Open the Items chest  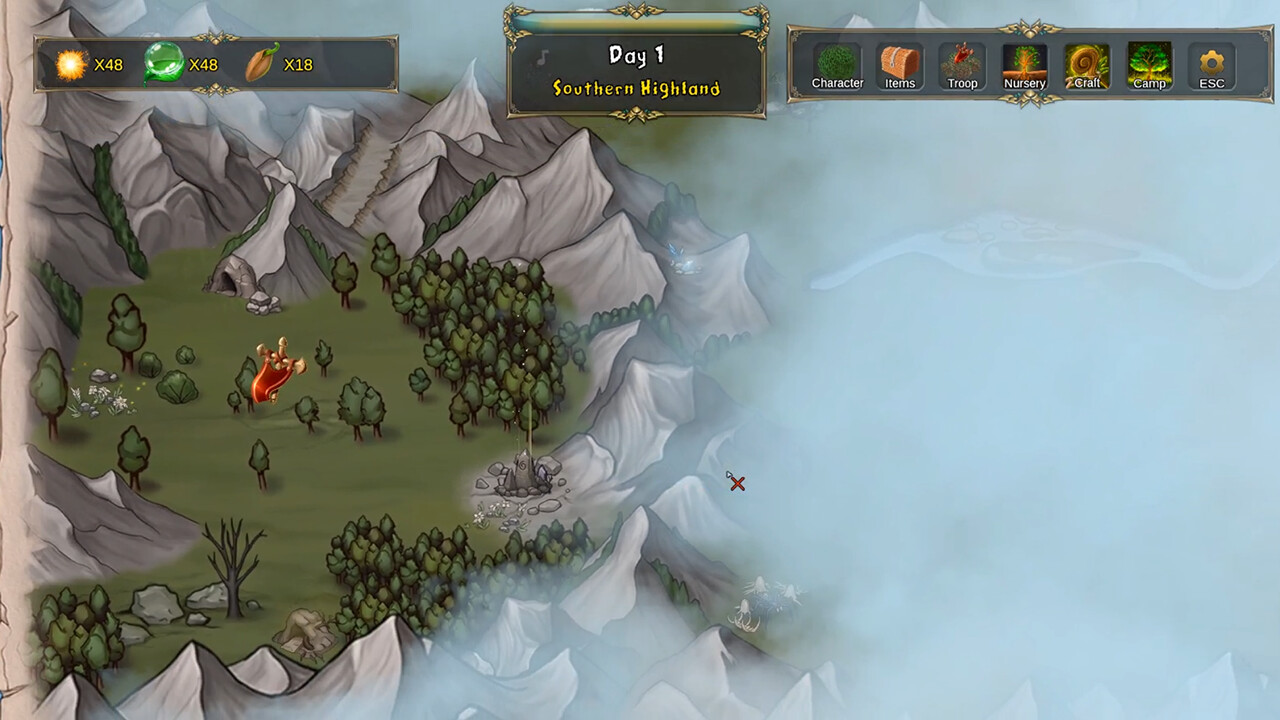pos(899,63)
